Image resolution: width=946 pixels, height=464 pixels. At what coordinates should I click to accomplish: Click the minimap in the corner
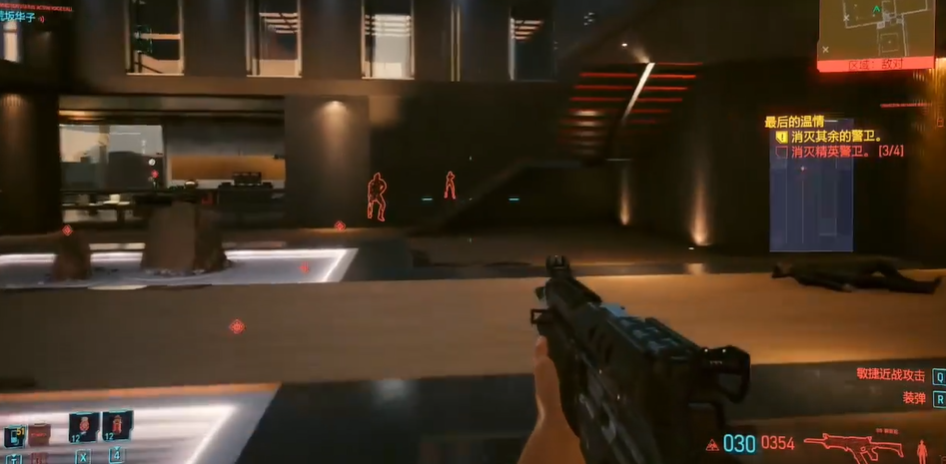pyautogui.click(x=875, y=28)
